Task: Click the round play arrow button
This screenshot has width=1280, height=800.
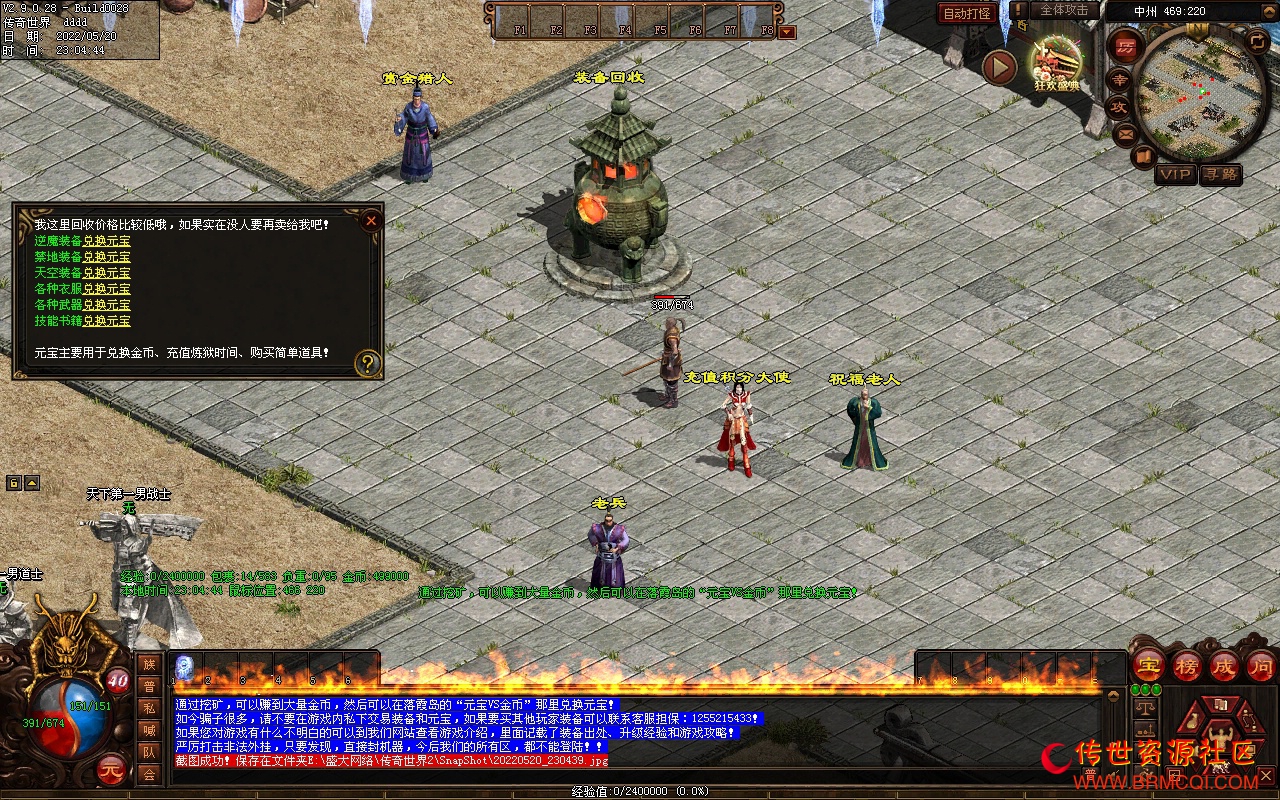Action: point(999,67)
